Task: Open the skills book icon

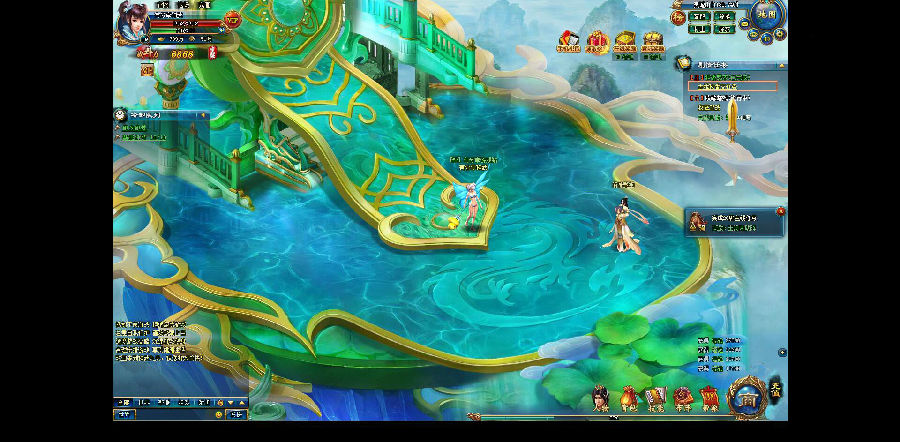Action: click(656, 398)
